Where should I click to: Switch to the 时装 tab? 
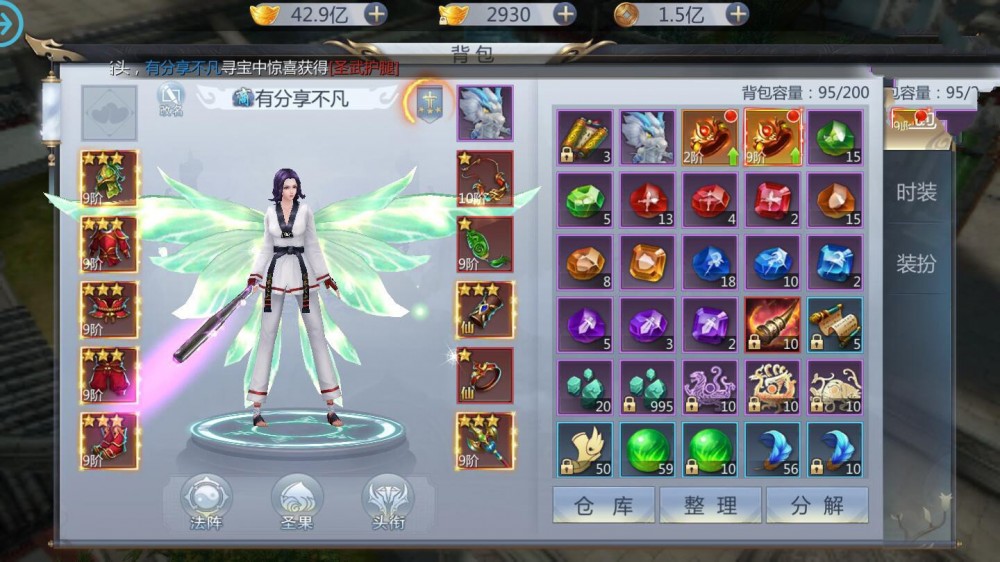pos(916,192)
